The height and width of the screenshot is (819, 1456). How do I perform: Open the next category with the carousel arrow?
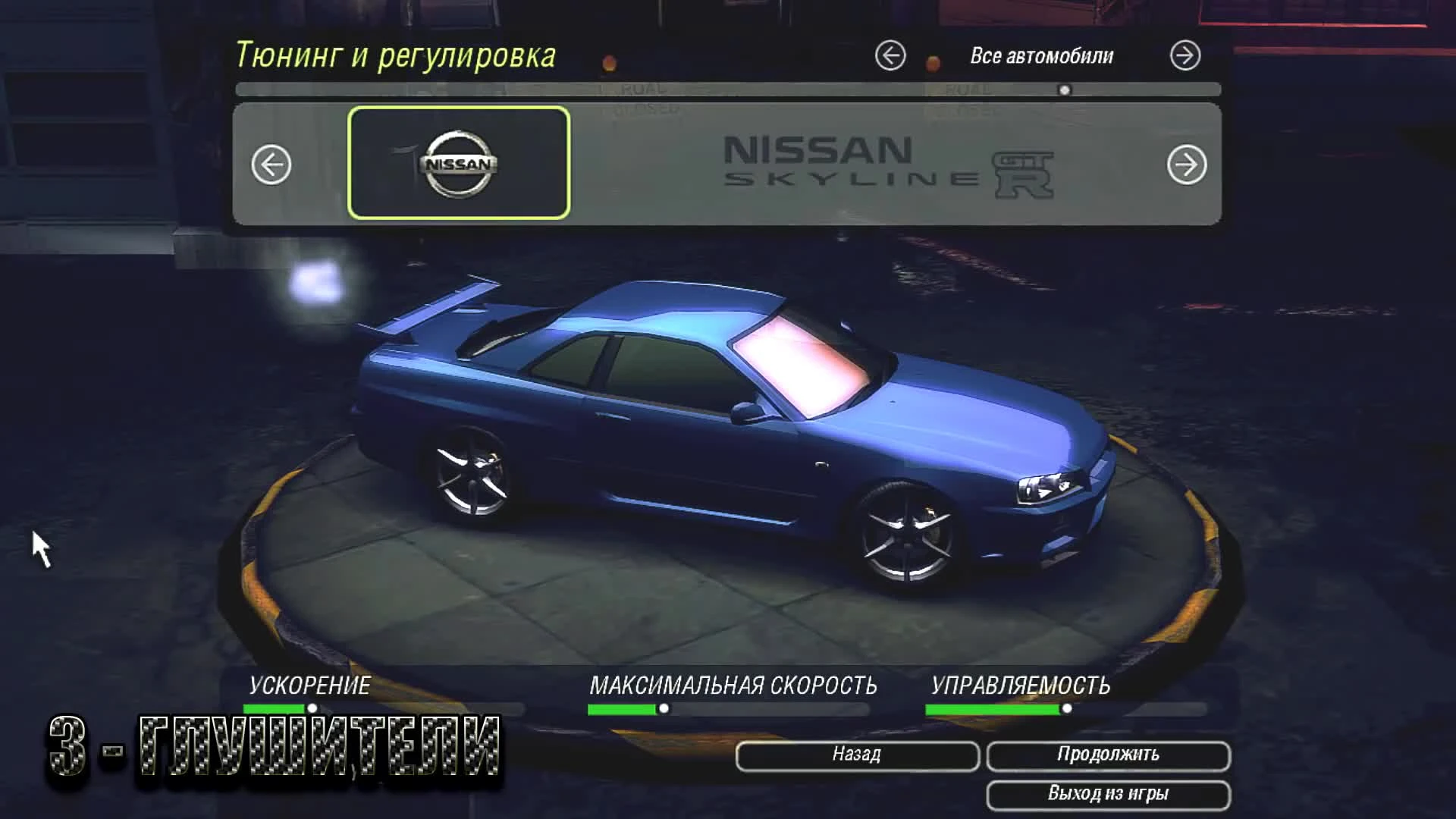click(x=1185, y=165)
